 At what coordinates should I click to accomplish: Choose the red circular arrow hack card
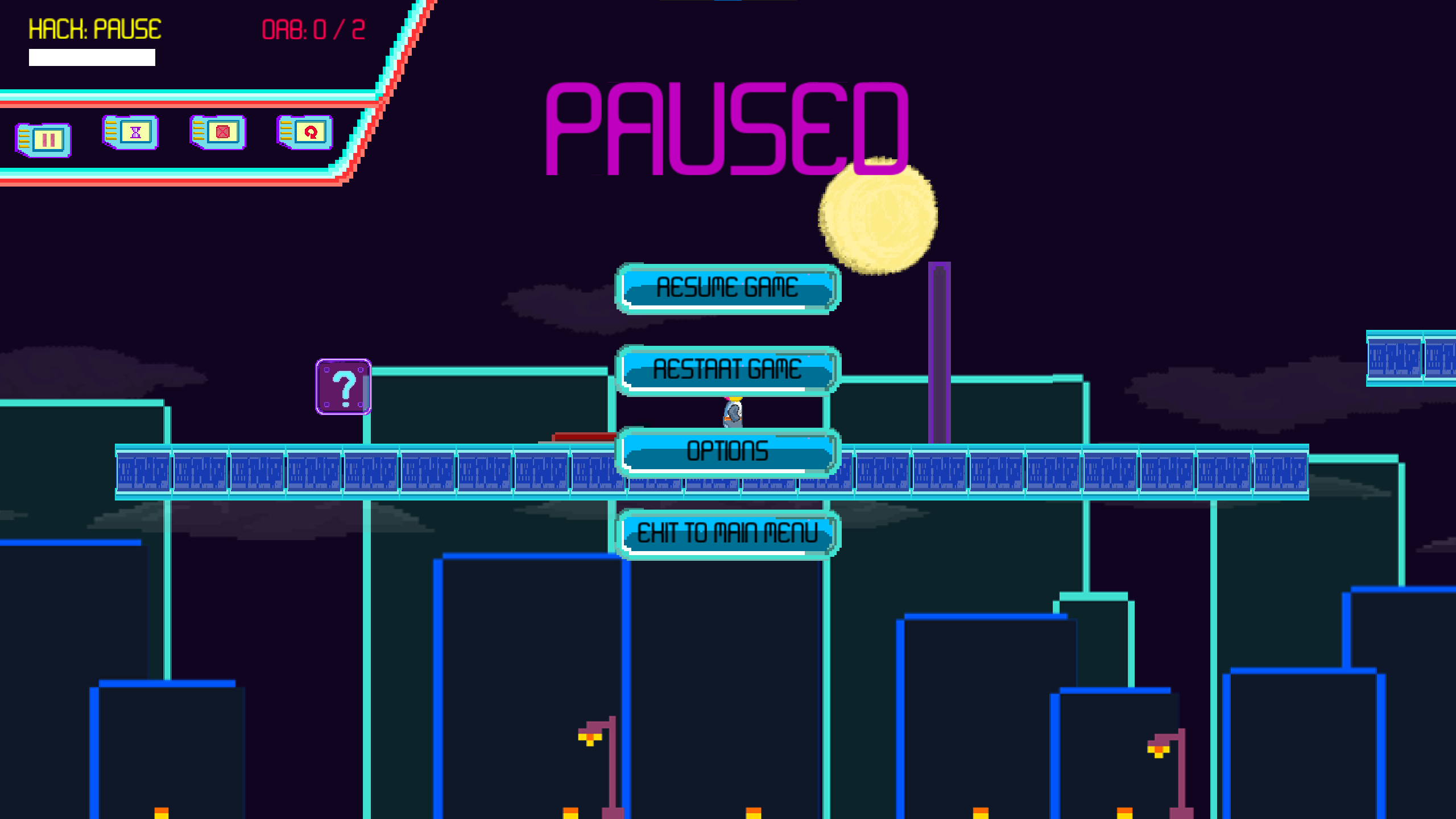(x=305, y=133)
